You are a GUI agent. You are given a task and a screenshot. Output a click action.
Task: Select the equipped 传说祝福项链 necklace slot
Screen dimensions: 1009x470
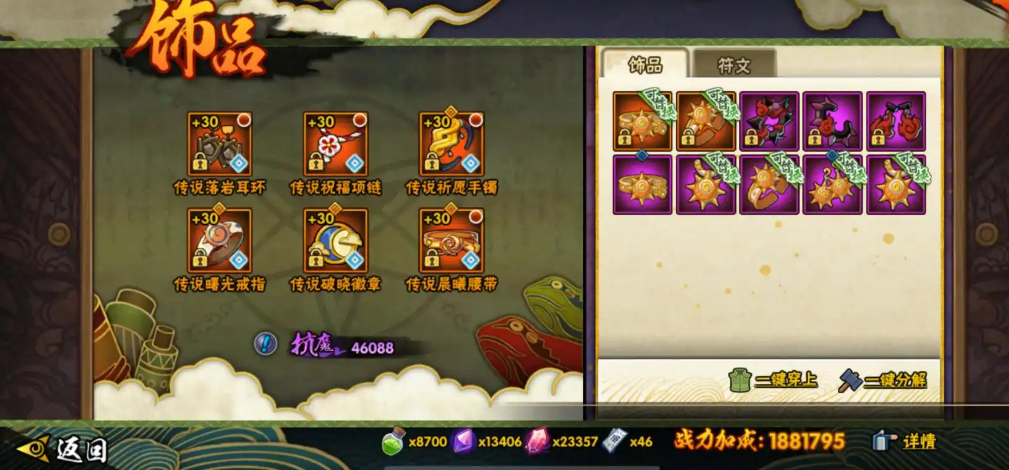(x=335, y=143)
